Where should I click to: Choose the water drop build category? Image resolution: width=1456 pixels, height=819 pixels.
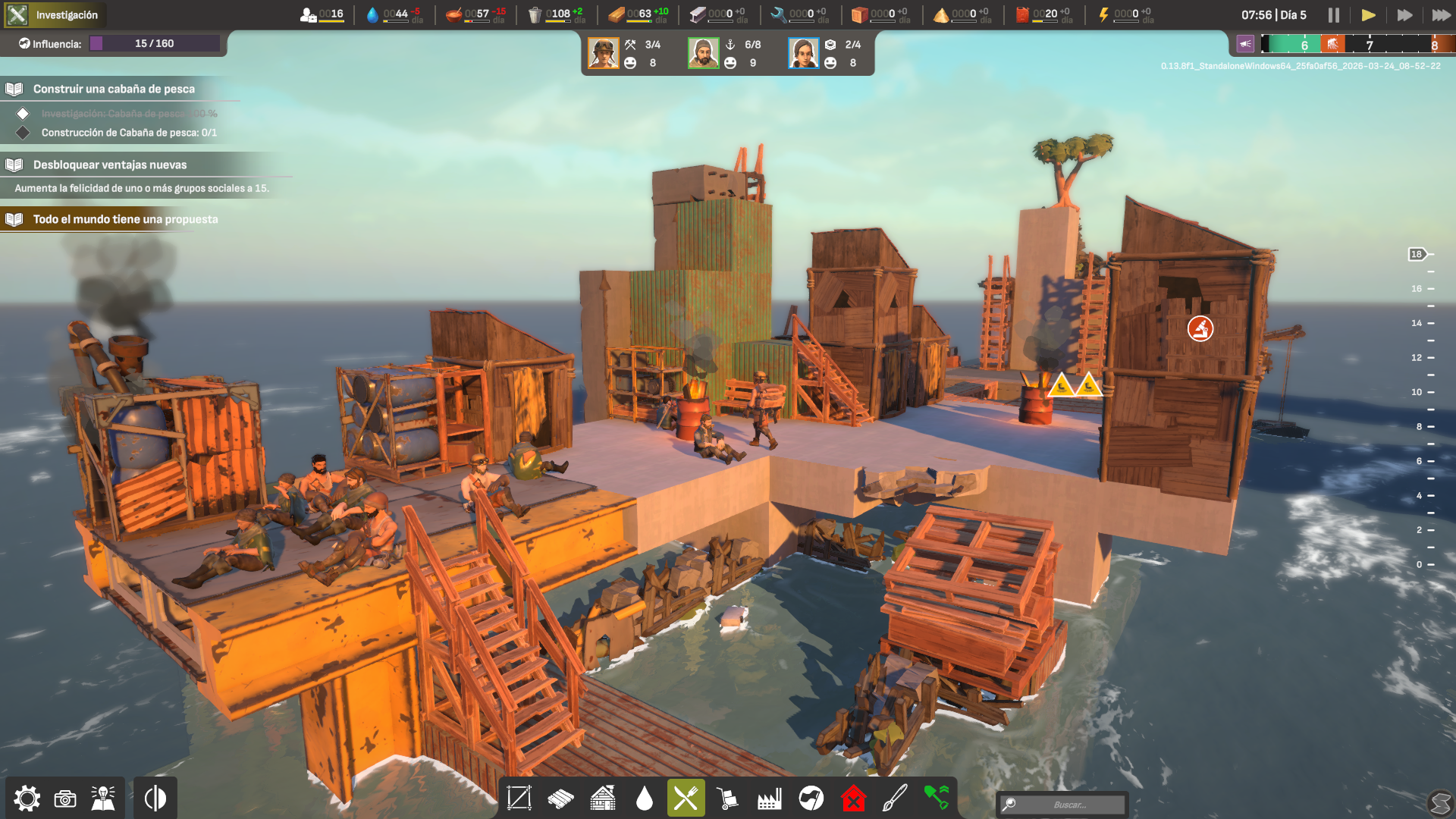(x=645, y=799)
